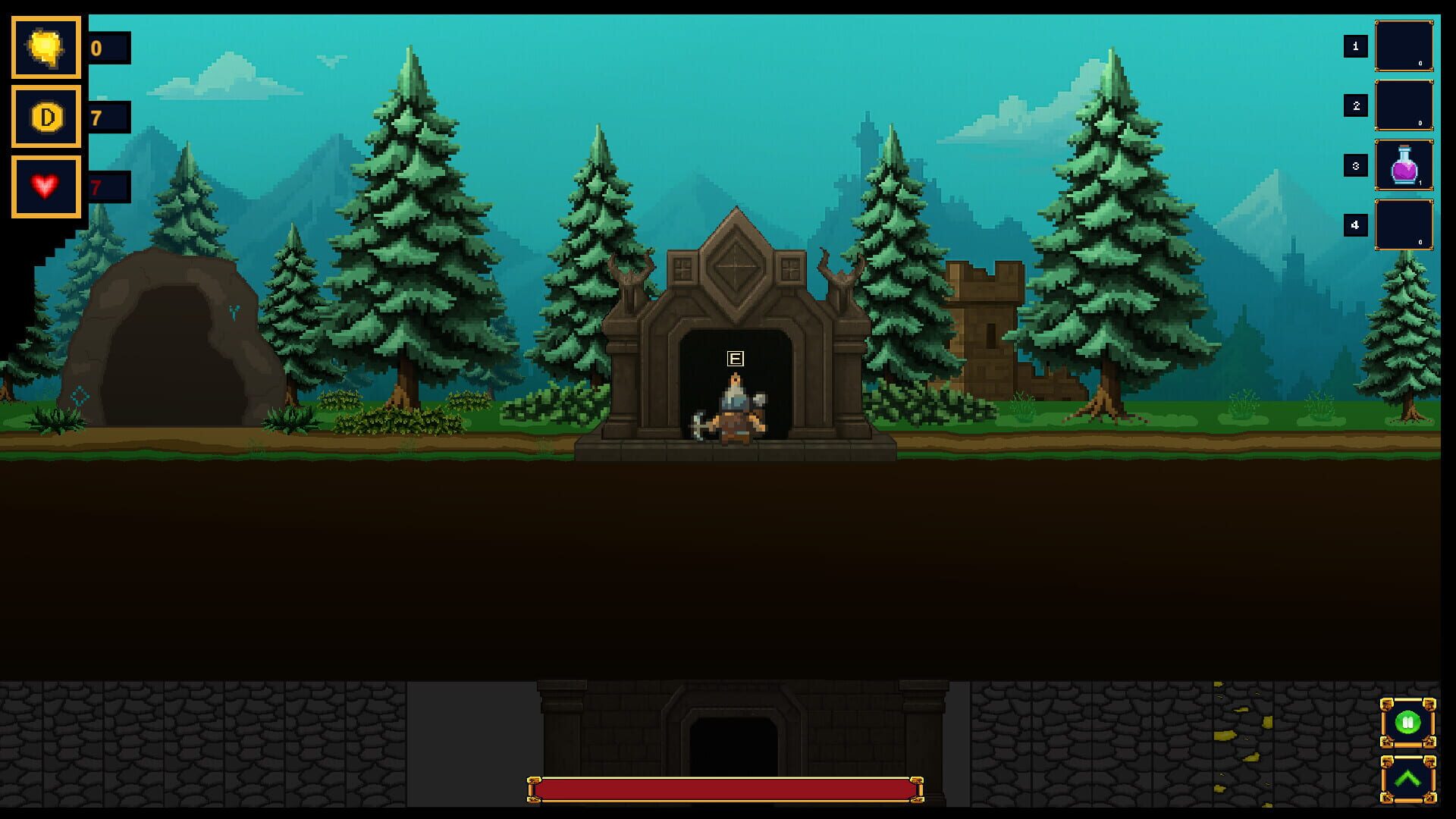The width and height of the screenshot is (1456, 819).
Task: Select the D coin counter icon
Action: 45,118
